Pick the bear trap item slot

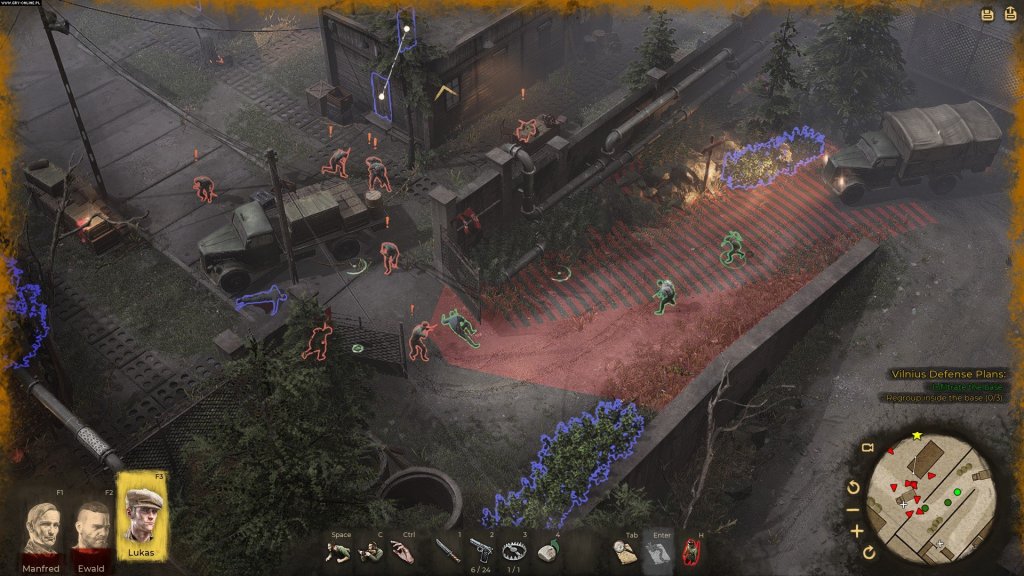point(514,551)
